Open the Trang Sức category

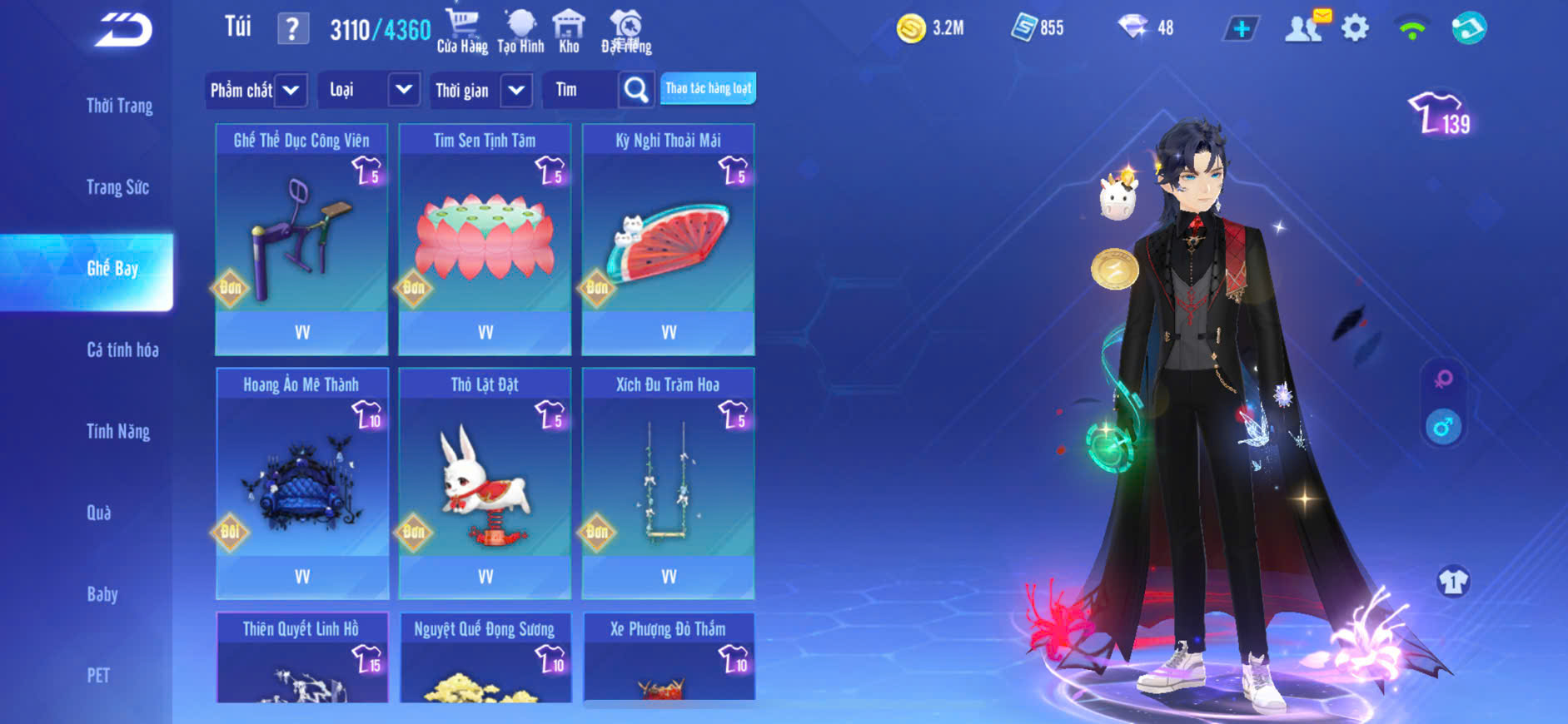pyautogui.click(x=117, y=187)
